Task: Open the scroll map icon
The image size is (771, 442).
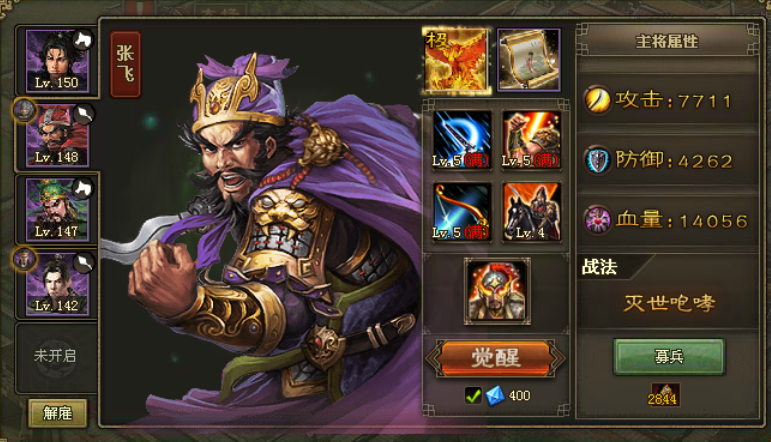Action: (x=529, y=60)
